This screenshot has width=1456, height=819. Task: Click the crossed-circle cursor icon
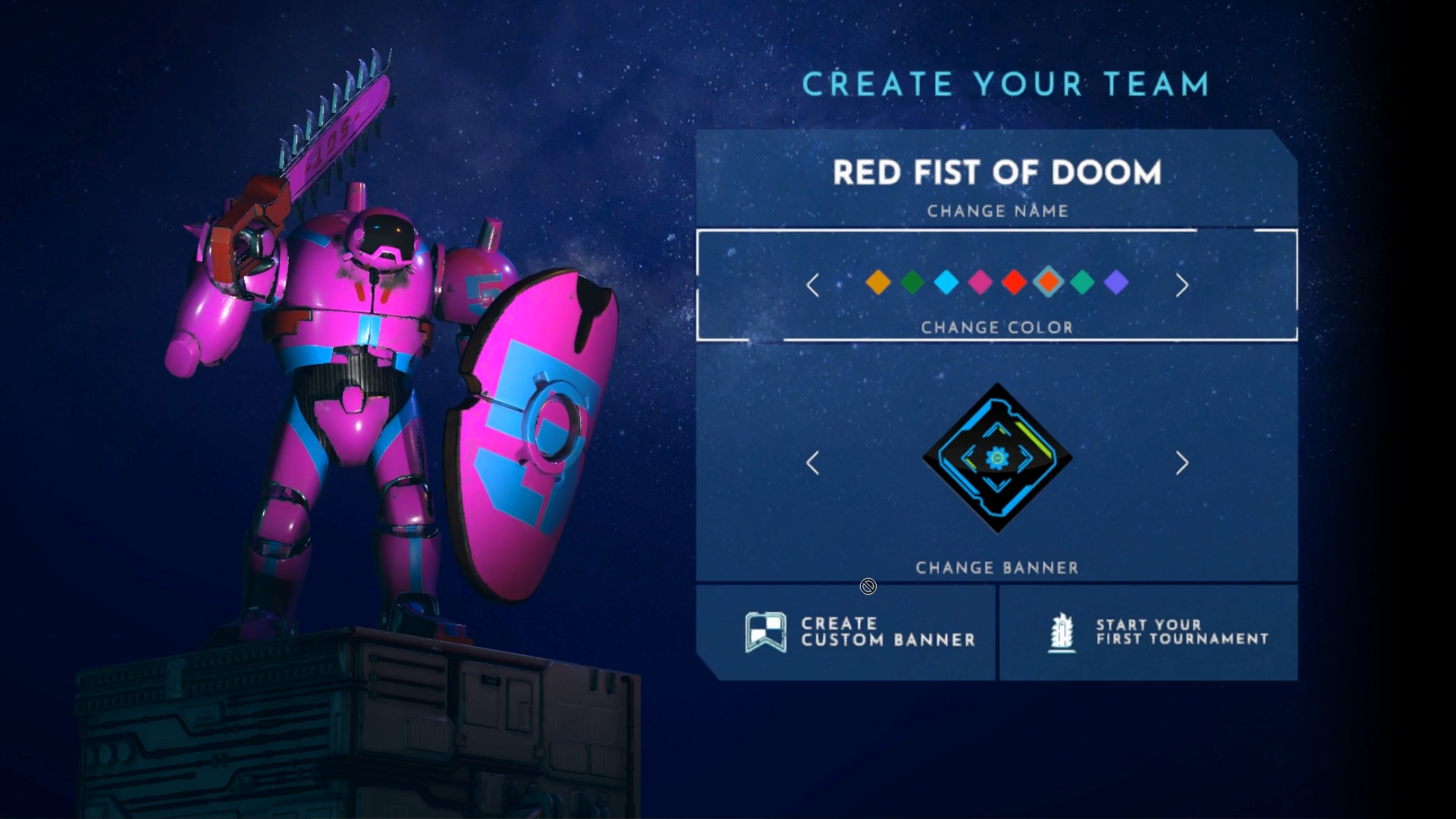tap(868, 586)
